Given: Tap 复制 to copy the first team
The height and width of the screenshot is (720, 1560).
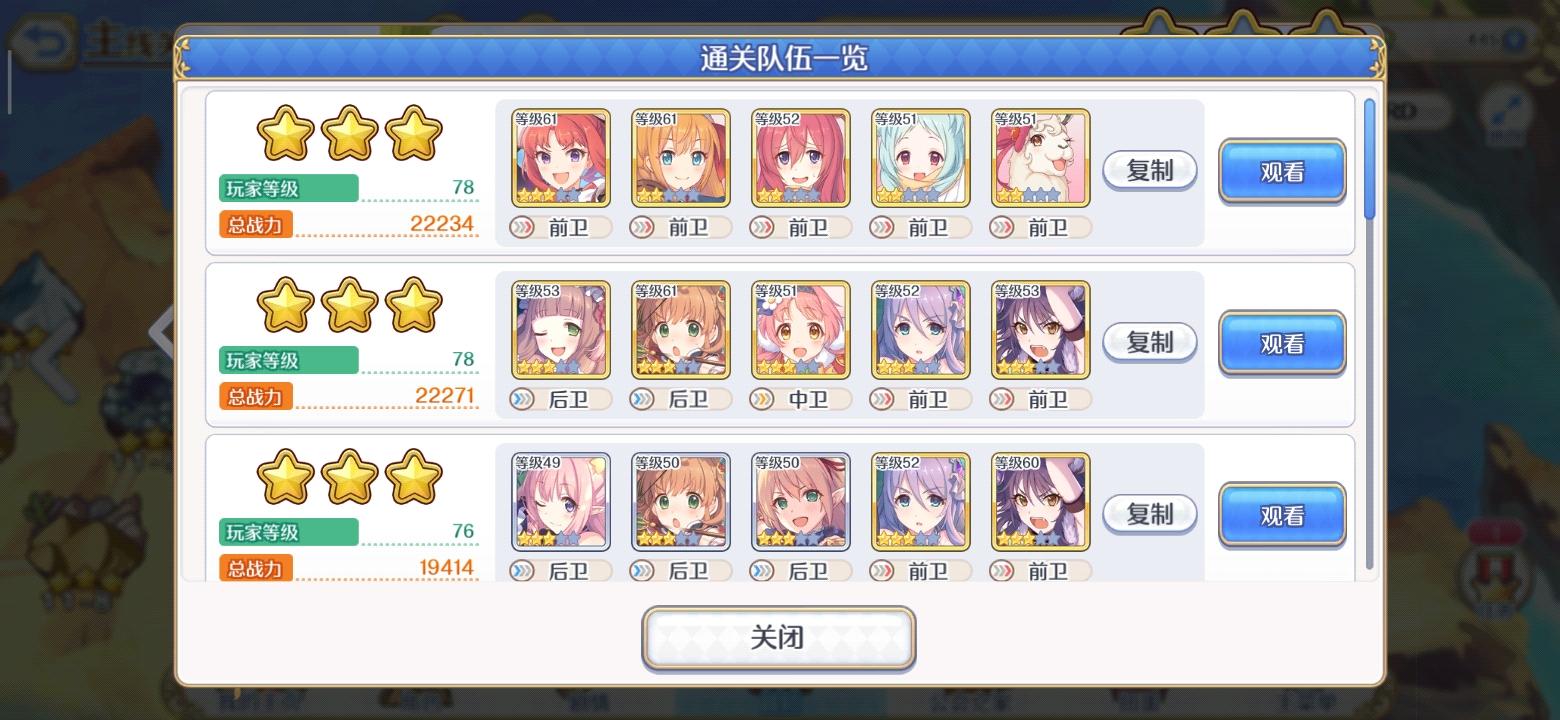Looking at the screenshot, I should click(1148, 170).
